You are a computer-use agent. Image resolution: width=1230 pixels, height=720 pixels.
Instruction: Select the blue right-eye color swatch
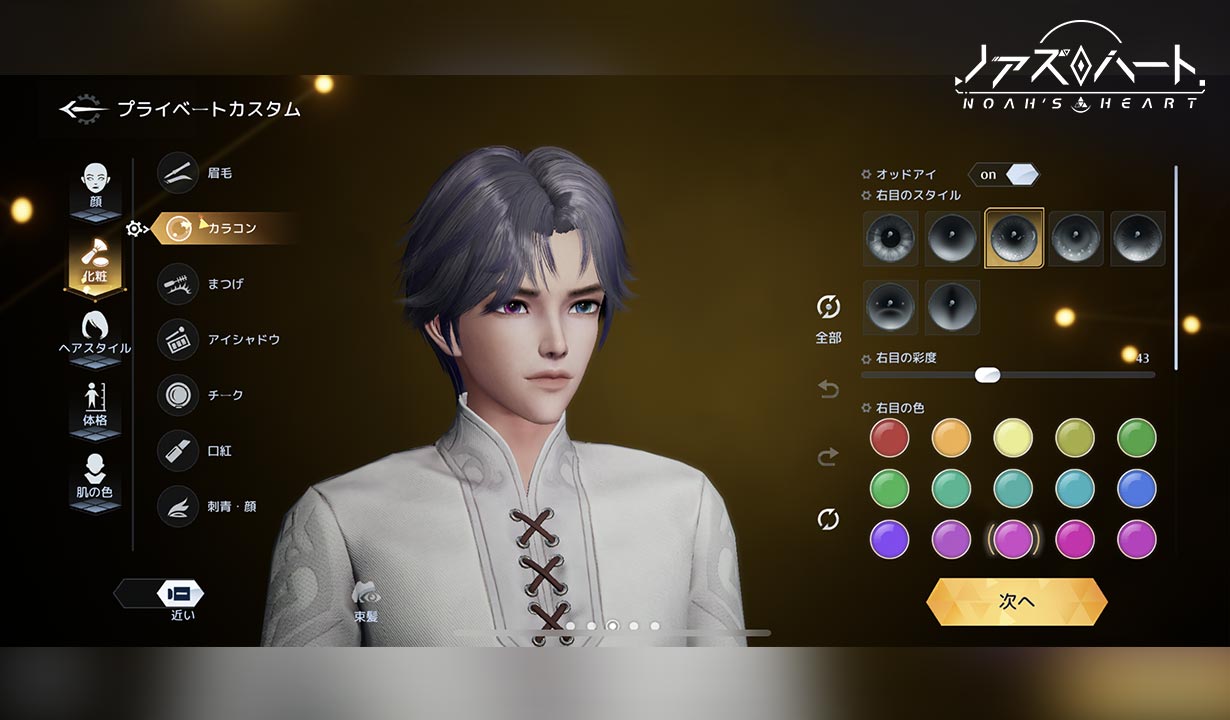(1137, 489)
